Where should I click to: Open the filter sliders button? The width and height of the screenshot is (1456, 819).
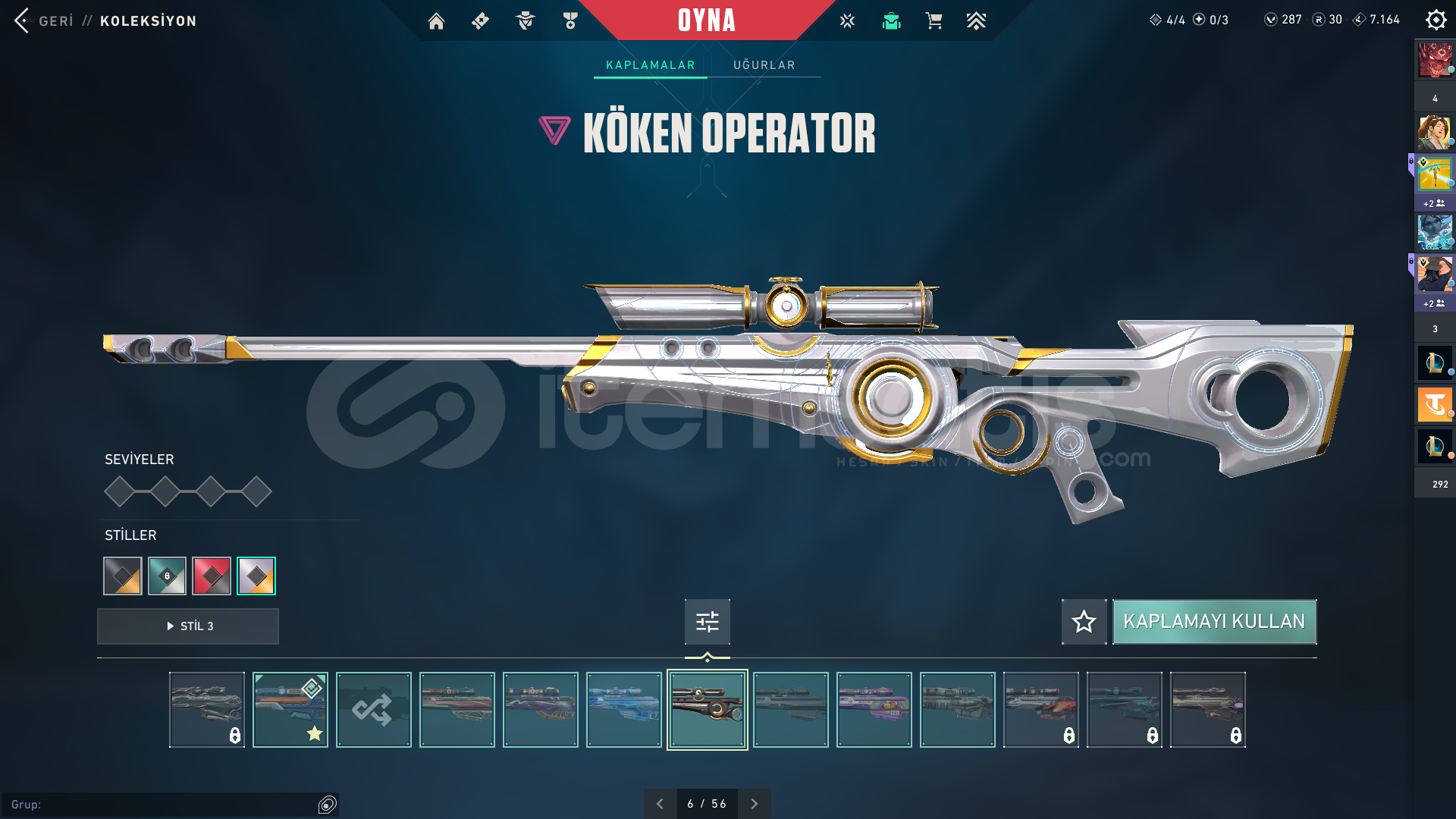click(707, 622)
